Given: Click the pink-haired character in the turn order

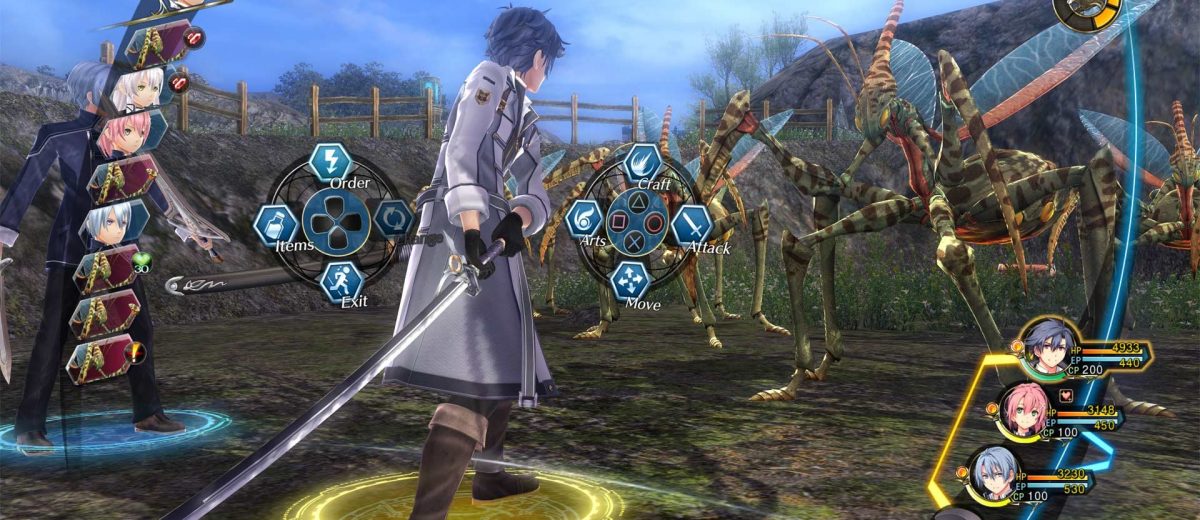Looking at the screenshot, I should [x=124, y=133].
